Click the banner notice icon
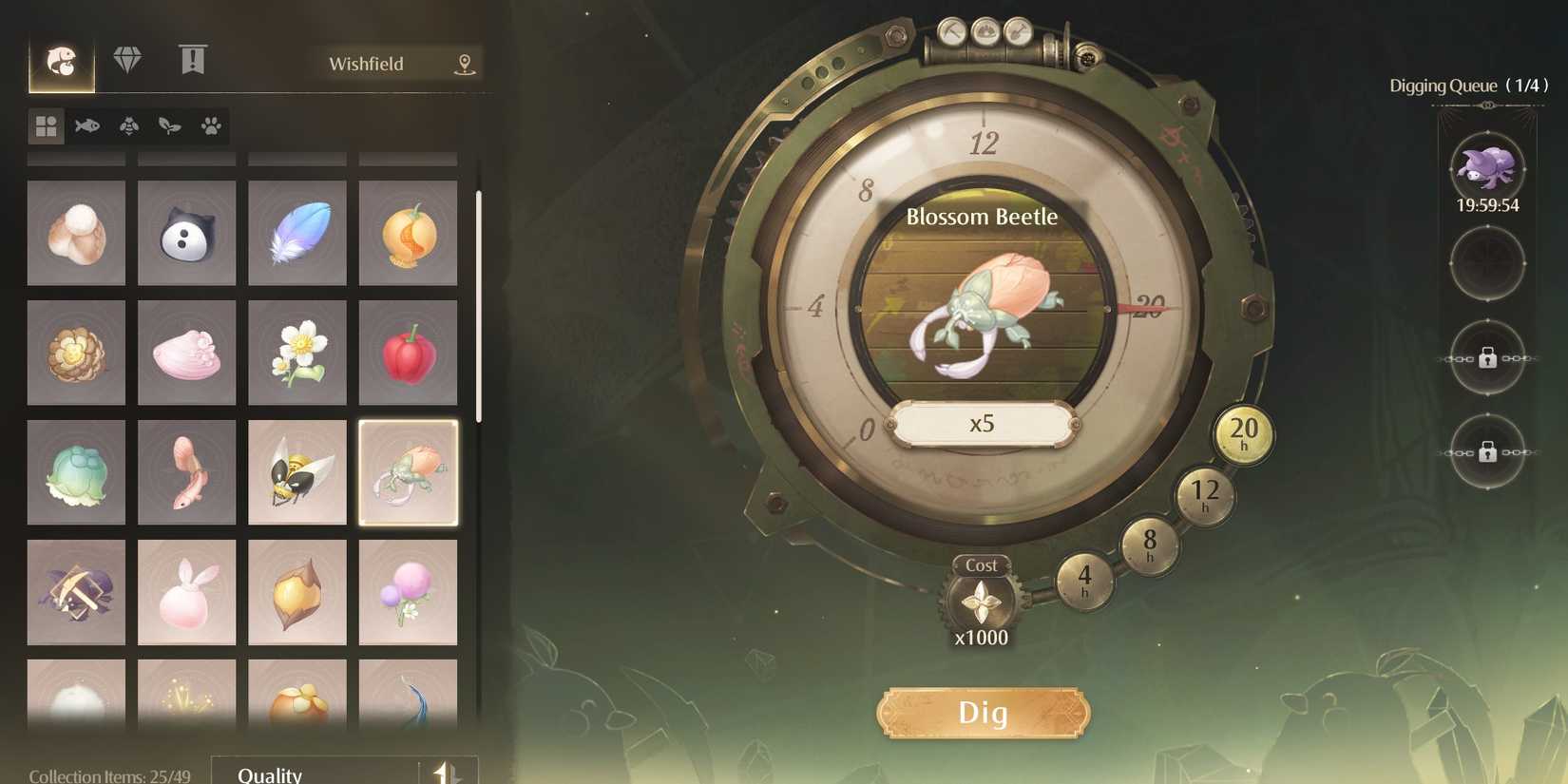Image resolution: width=1568 pixels, height=784 pixels. tap(194, 59)
